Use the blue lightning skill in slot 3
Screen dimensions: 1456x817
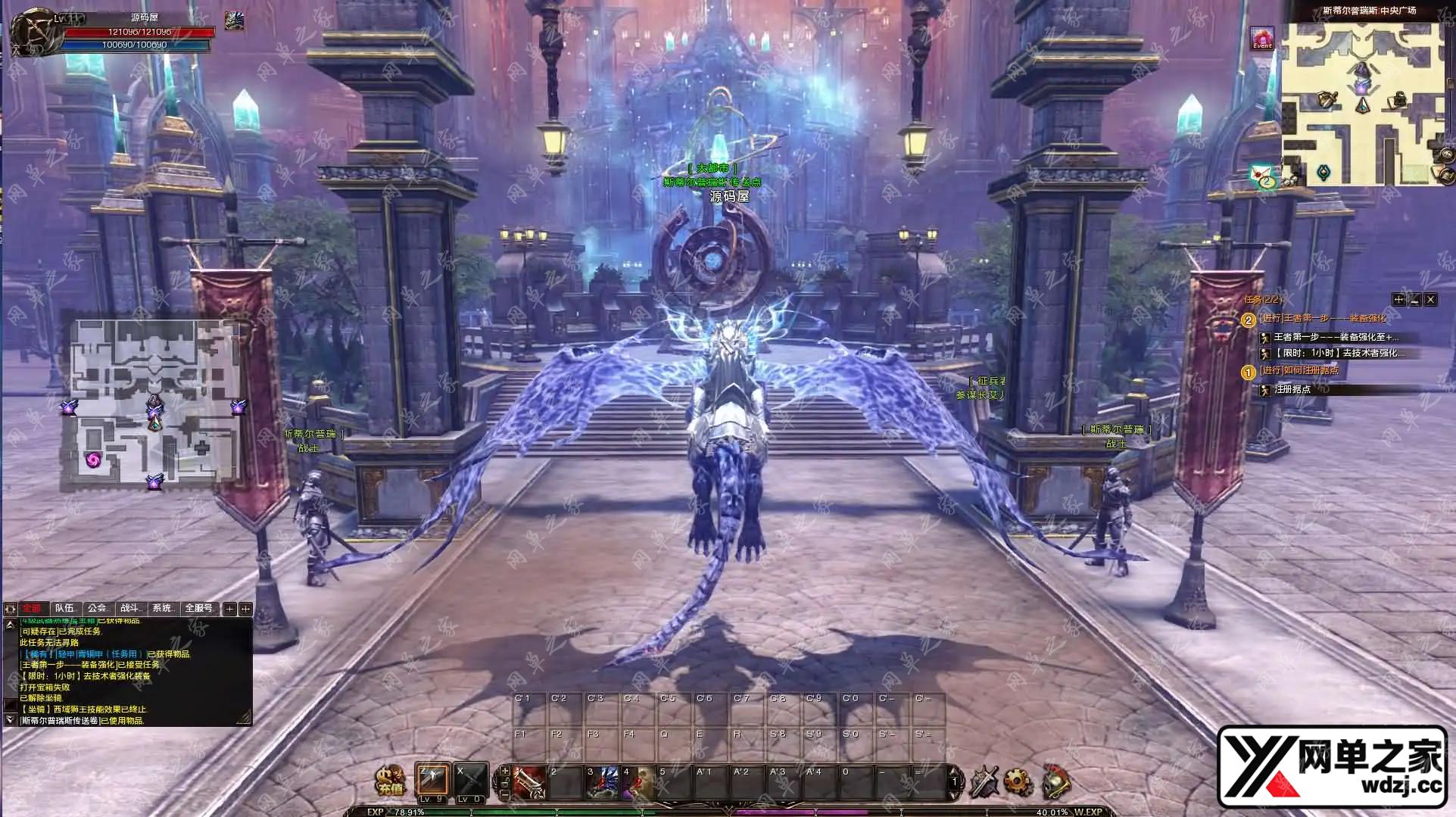click(x=603, y=782)
